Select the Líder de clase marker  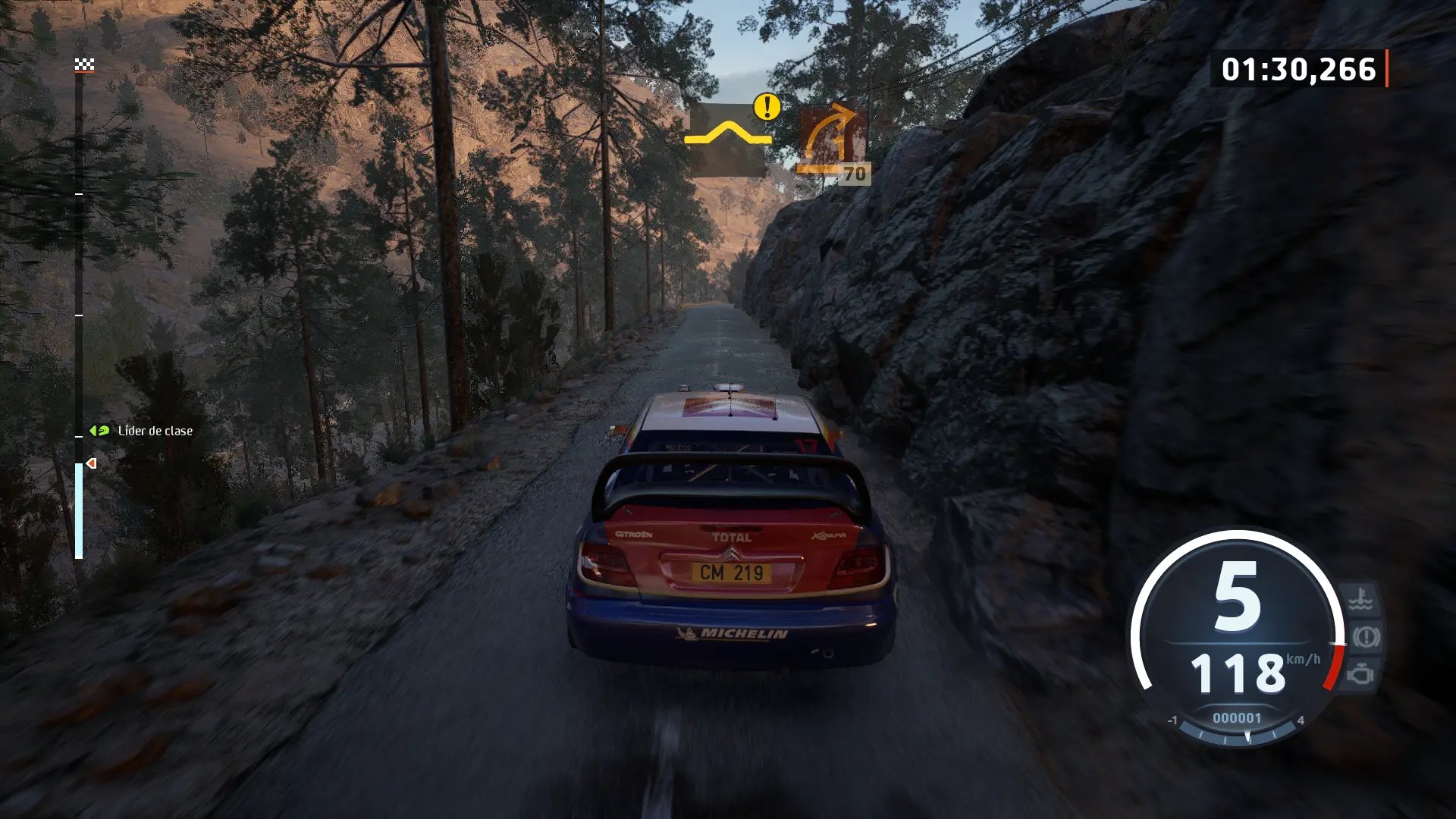tap(99, 431)
